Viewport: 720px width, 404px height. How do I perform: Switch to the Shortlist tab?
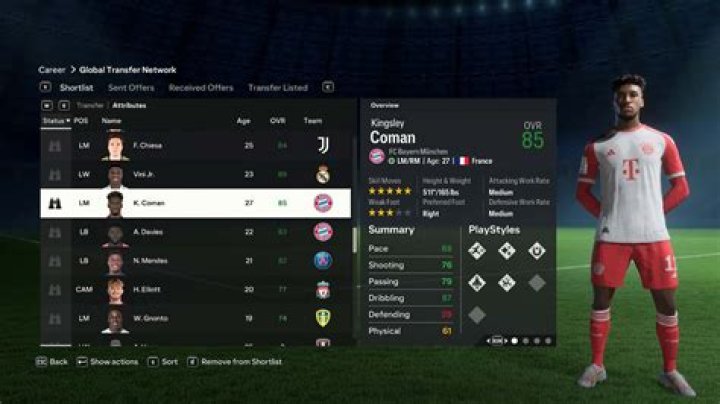coord(76,88)
